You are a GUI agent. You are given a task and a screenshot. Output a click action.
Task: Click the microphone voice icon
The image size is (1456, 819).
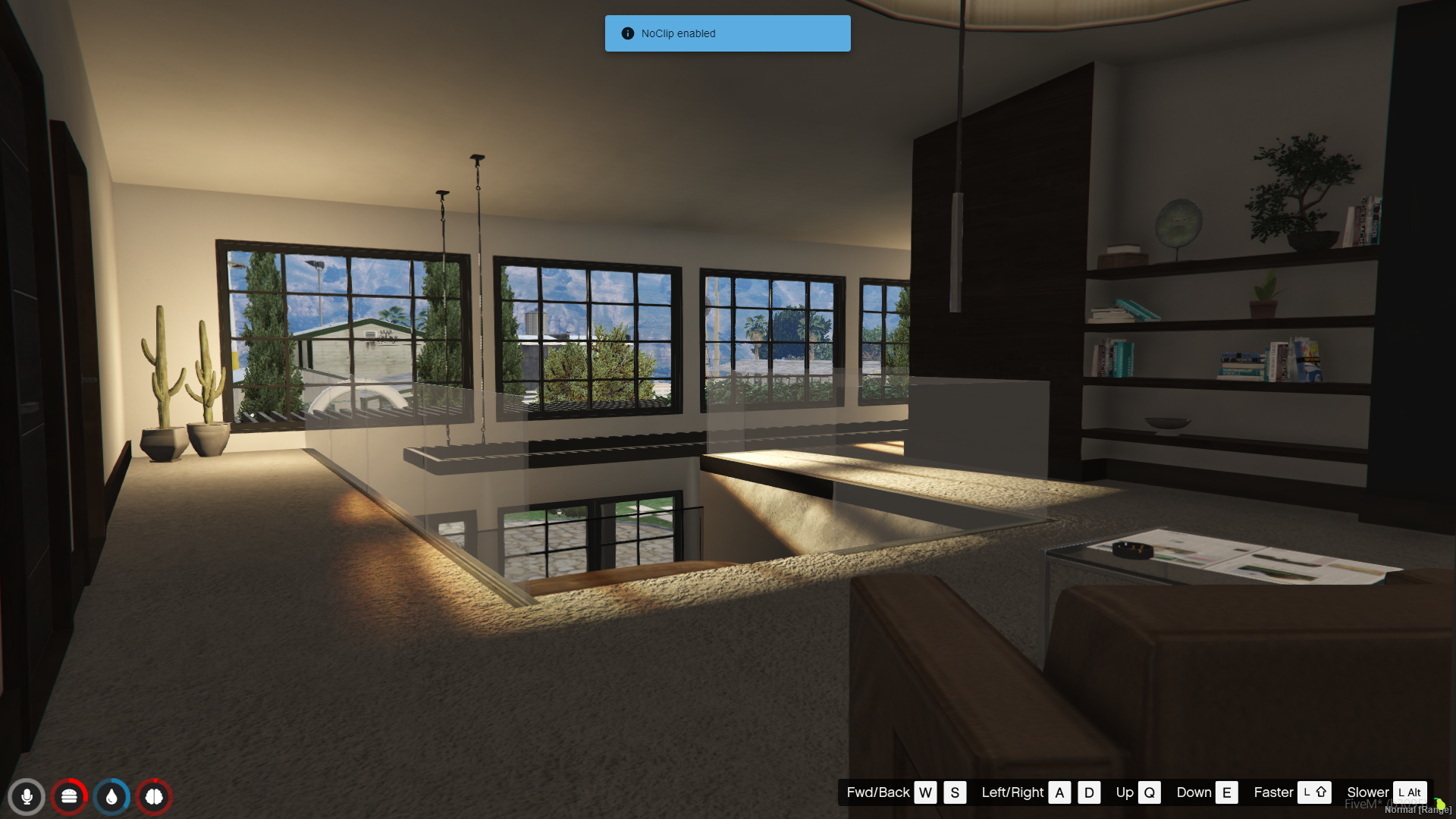click(x=27, y=797)
